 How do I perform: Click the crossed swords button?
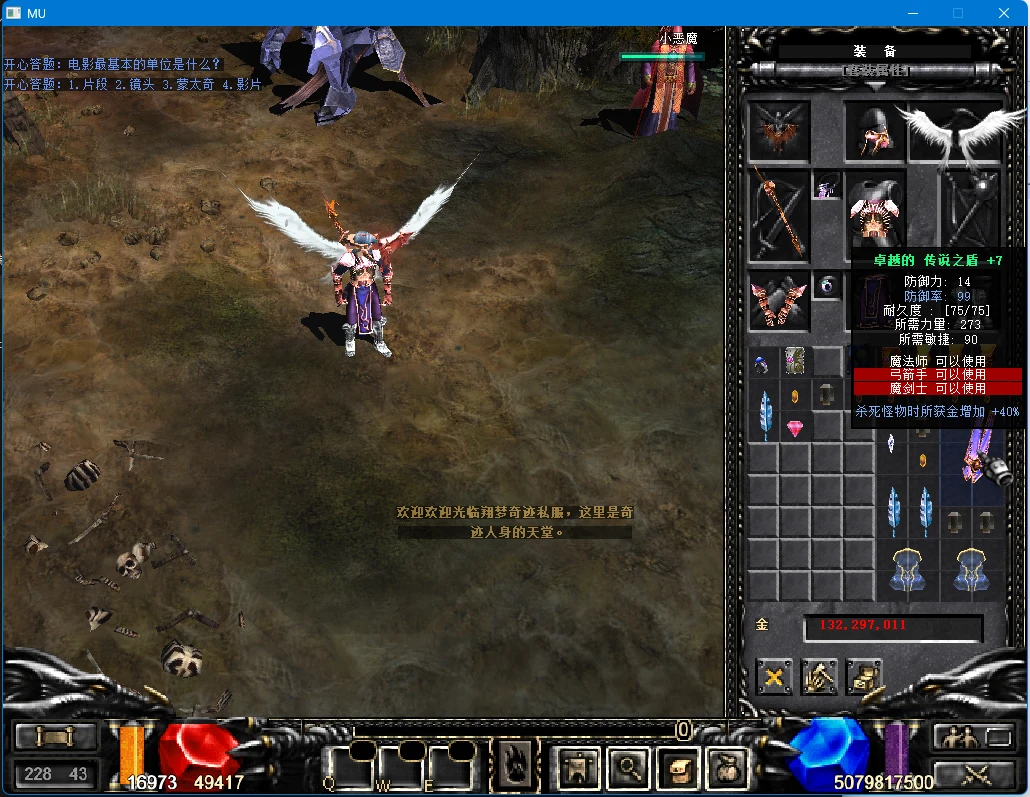[x=975, y=773]
